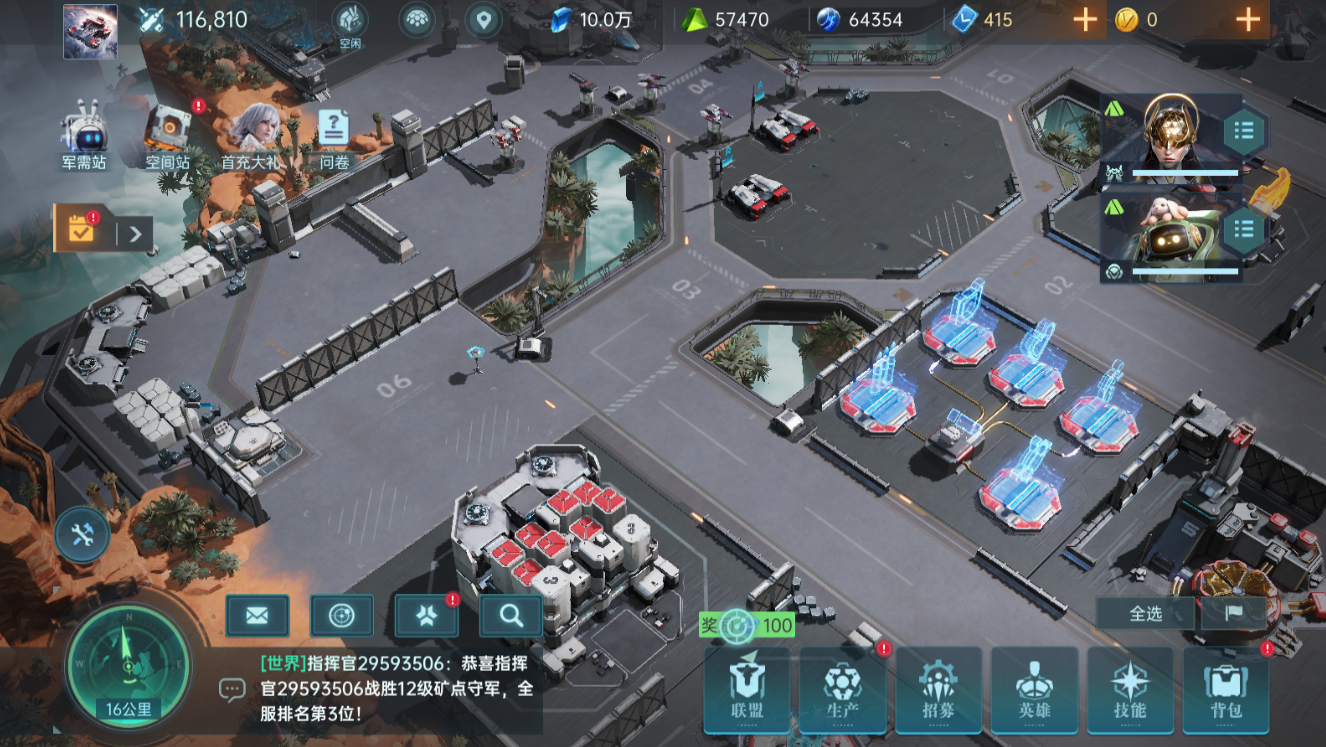Viewport: 1326px width, 747px height.
Task: Open the mail envelope button
Action: point(257,616)
